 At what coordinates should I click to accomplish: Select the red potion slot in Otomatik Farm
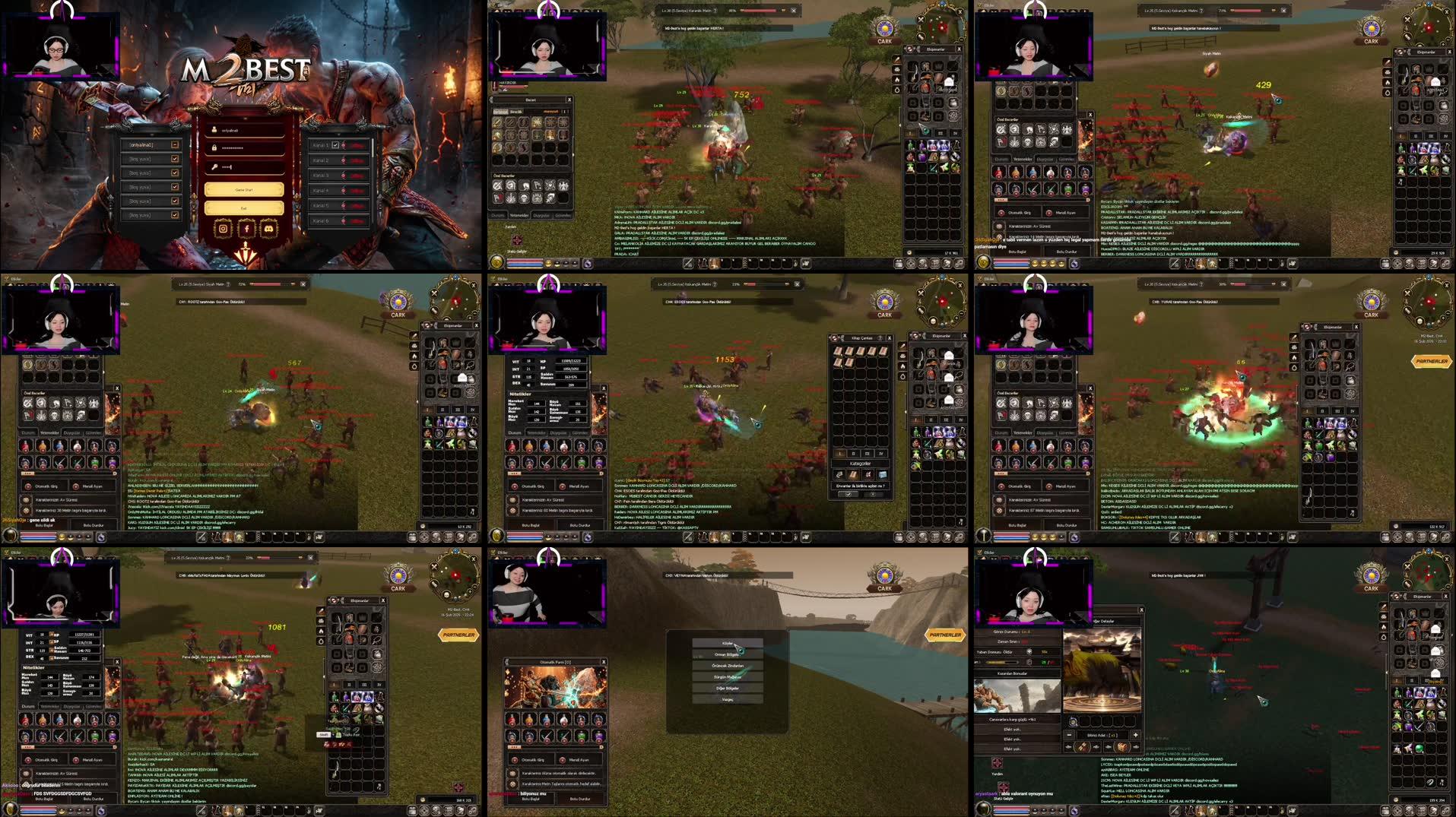(x=511, y=720)
